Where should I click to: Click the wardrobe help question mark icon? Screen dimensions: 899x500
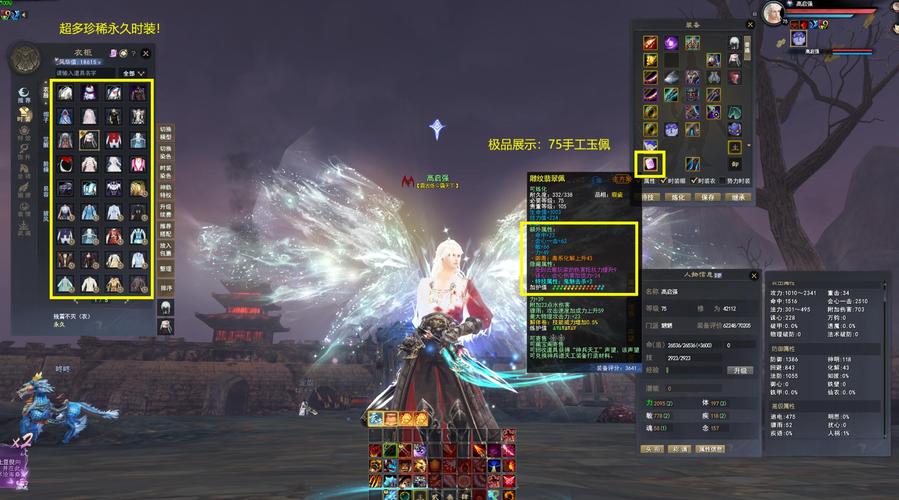[x=133, y=53]
